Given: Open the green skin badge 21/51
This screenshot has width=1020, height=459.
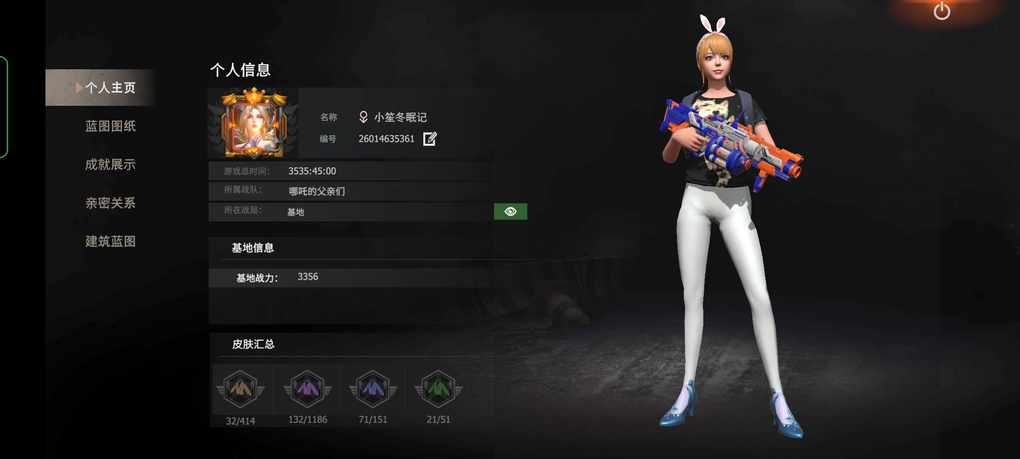Looking at the screenshot, I should [438, 388].
